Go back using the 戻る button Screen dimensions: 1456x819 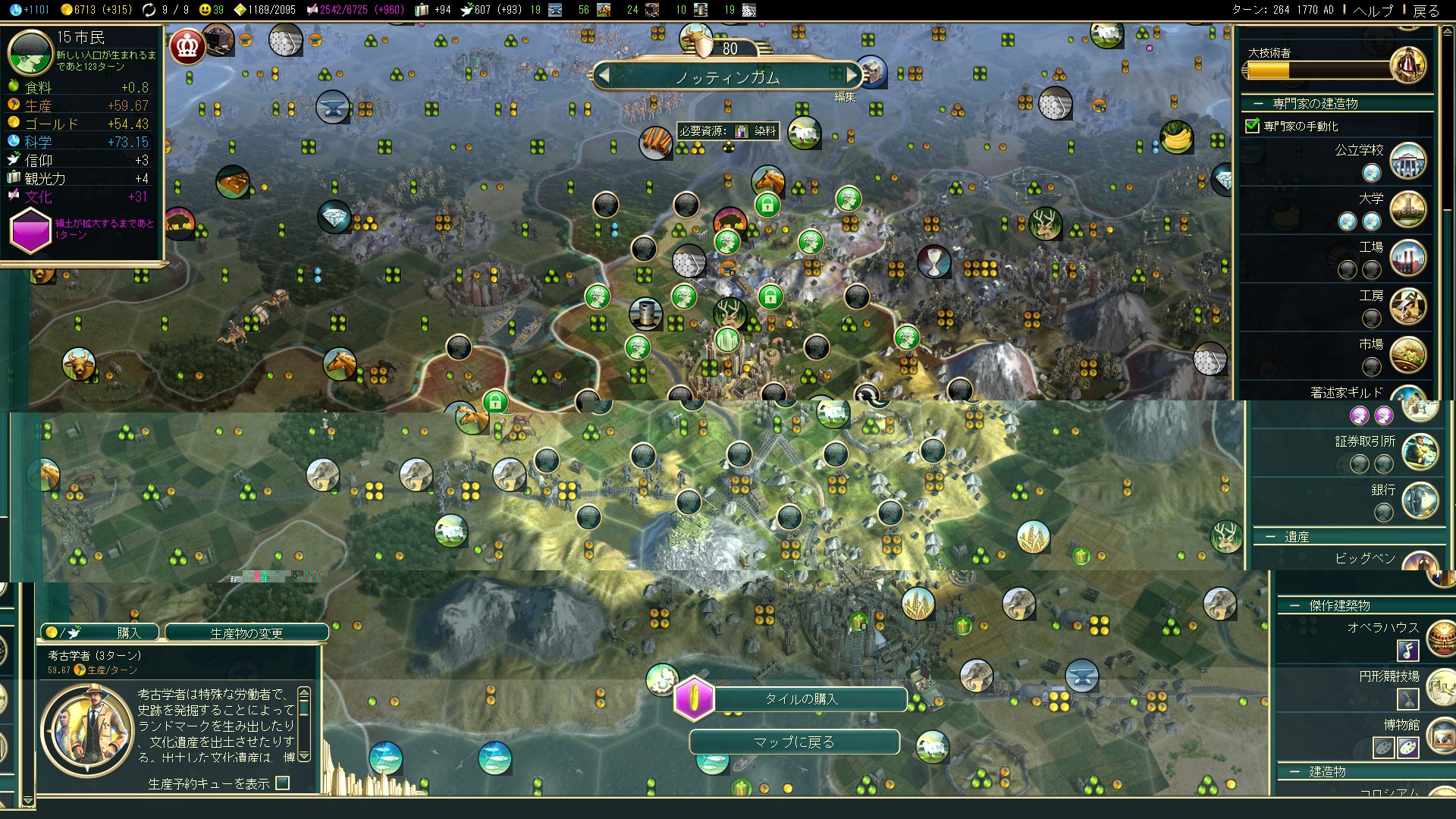1426,11
